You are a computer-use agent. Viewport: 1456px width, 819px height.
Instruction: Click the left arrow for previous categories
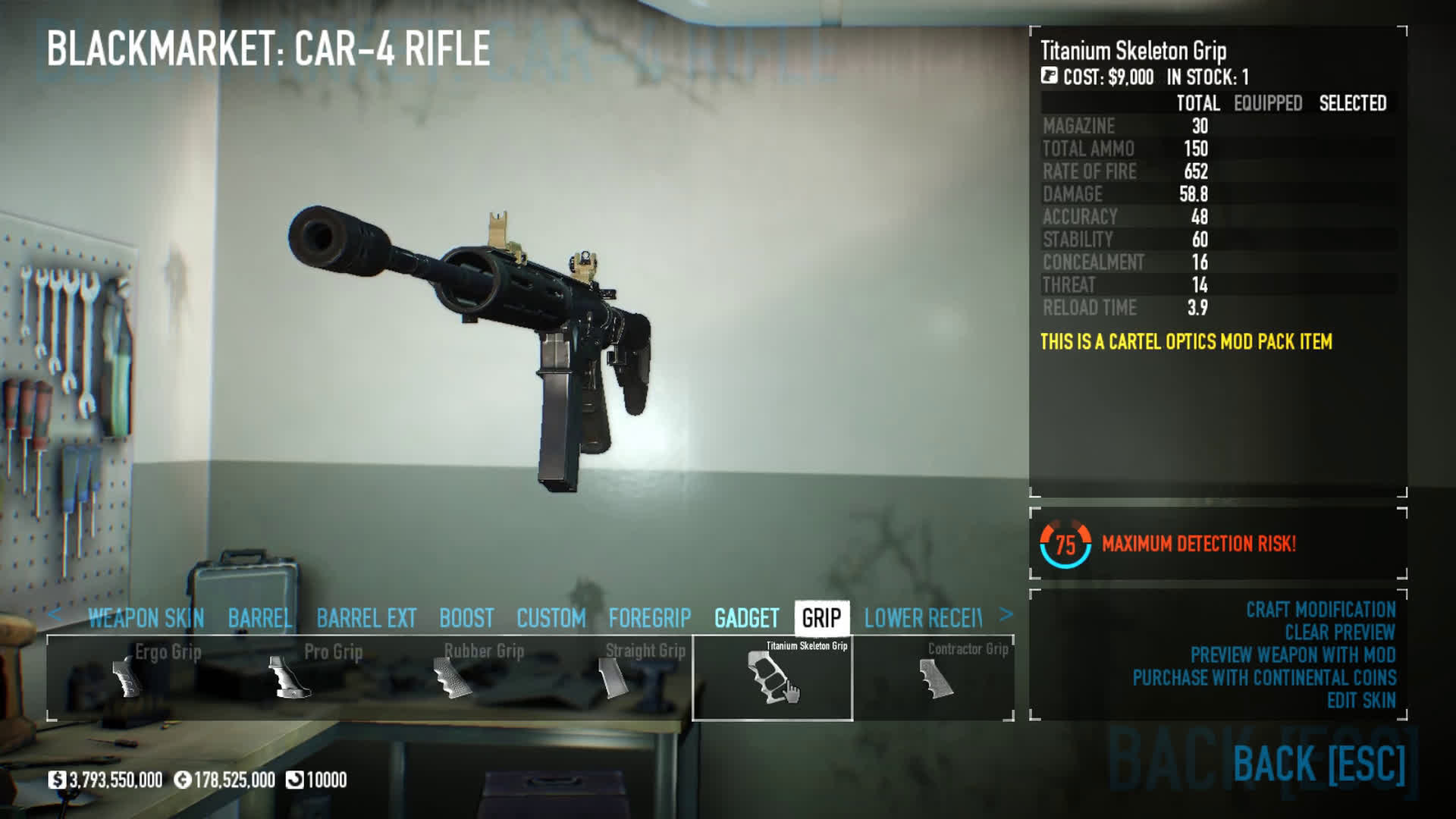point(55,615)
